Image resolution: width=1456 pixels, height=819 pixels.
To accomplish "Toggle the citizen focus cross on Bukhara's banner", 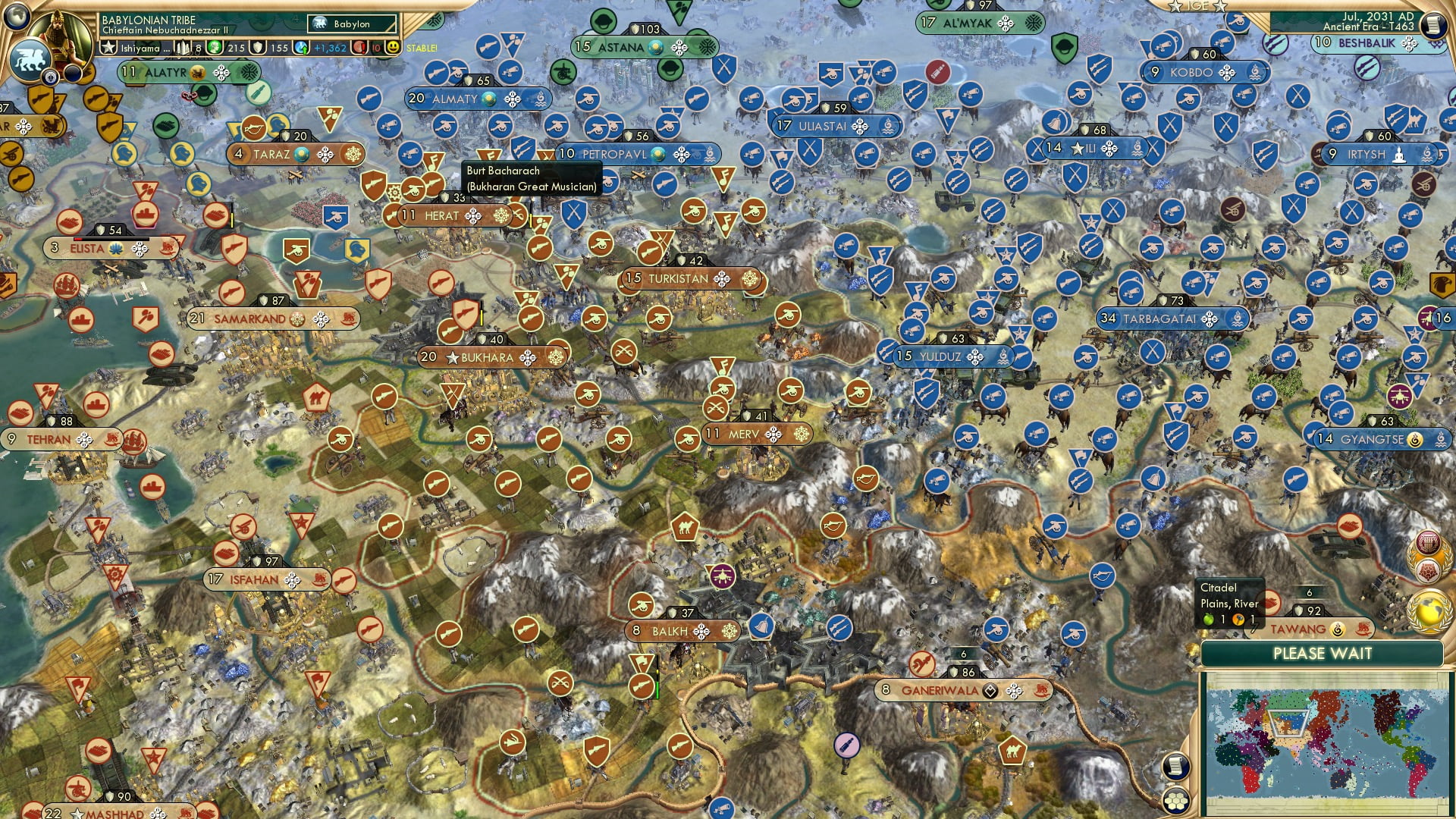I will point(529,358).
